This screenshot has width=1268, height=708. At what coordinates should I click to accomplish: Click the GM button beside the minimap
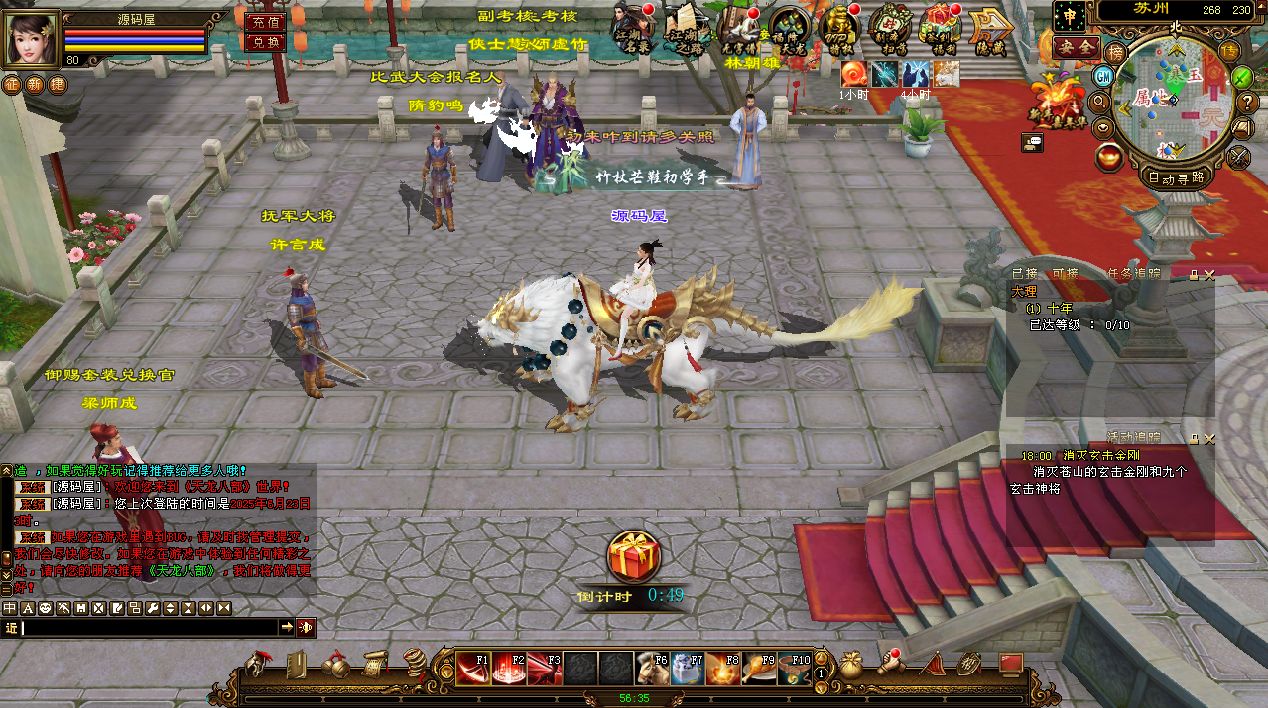click(x=1103, y=76)
